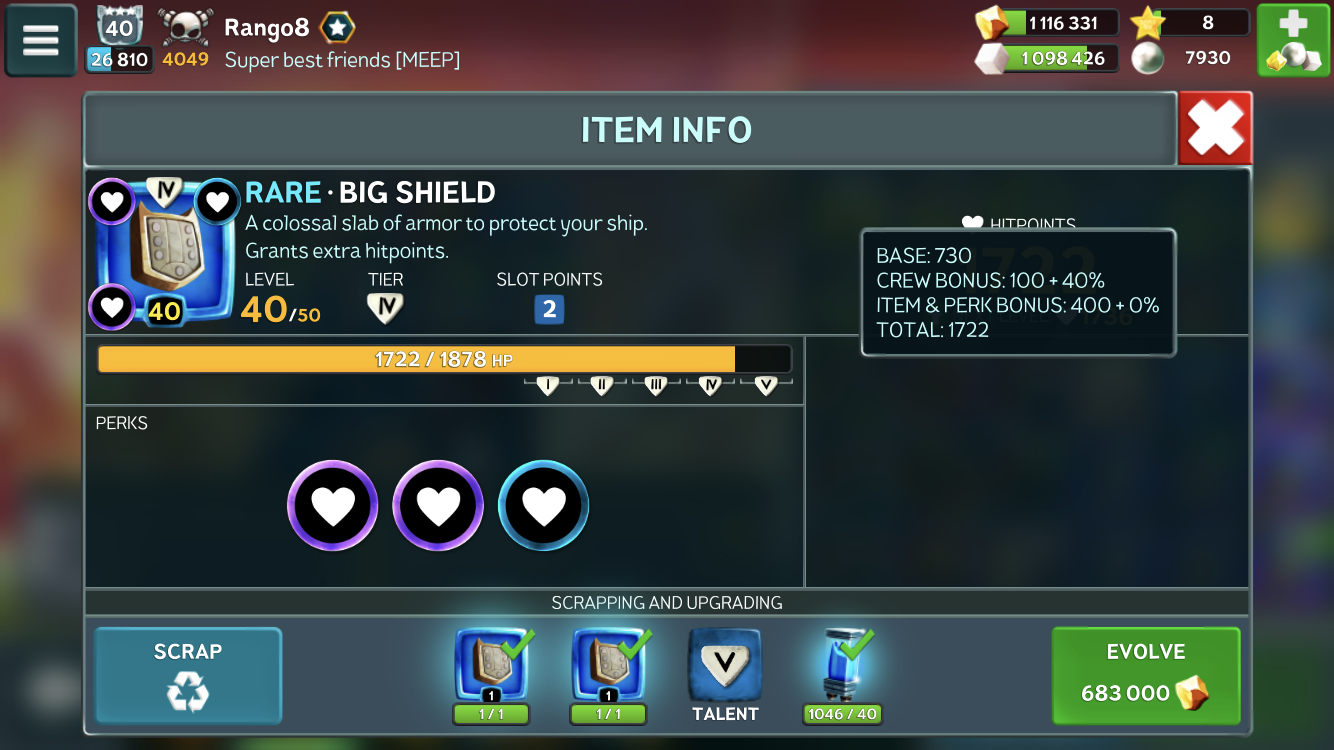Evolve the shield for 683 000 gold
This screenshot has width=1334, height=750.
coord(1145,675)
